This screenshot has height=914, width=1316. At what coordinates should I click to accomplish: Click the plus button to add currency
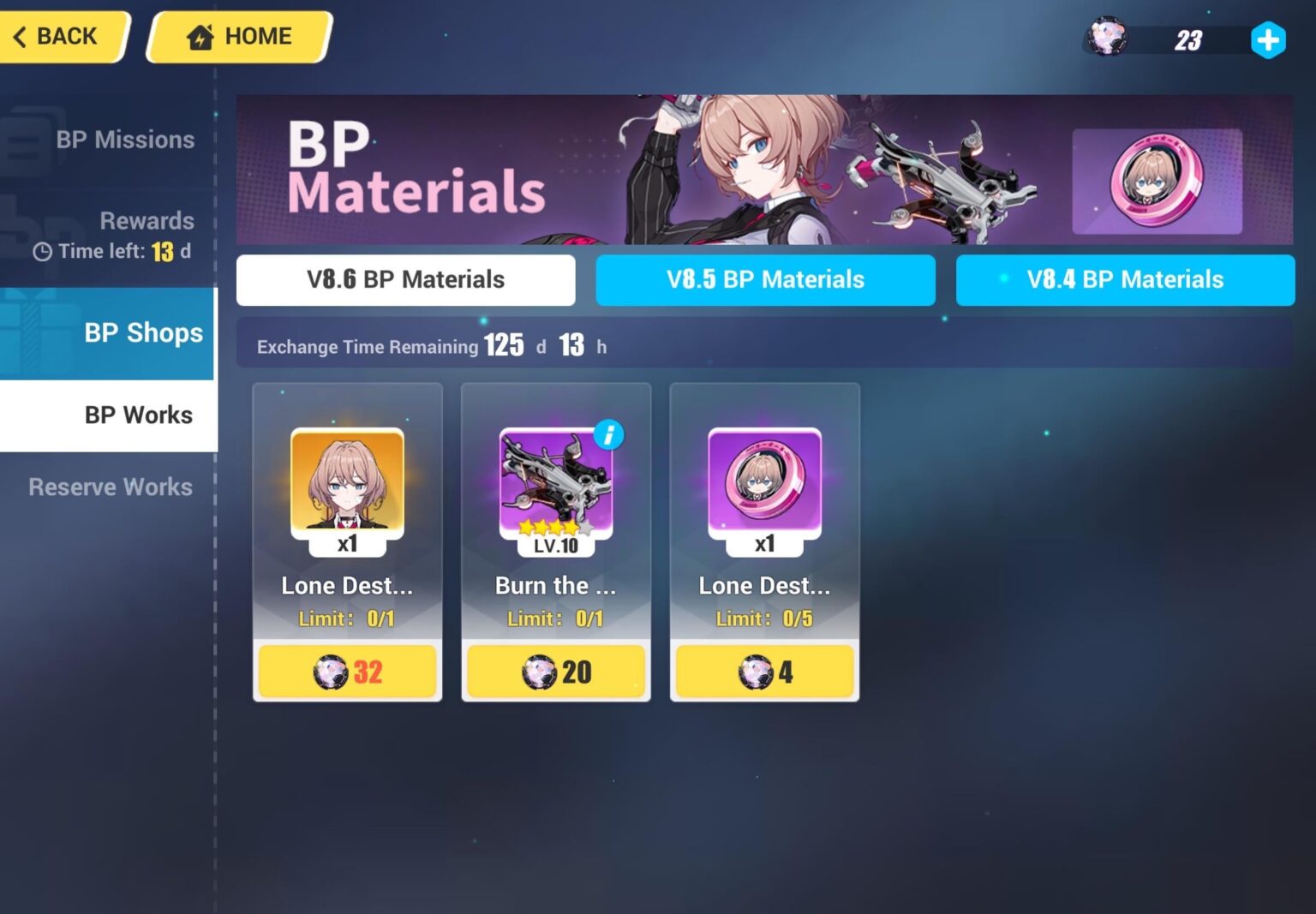[x=1267, y=38]
